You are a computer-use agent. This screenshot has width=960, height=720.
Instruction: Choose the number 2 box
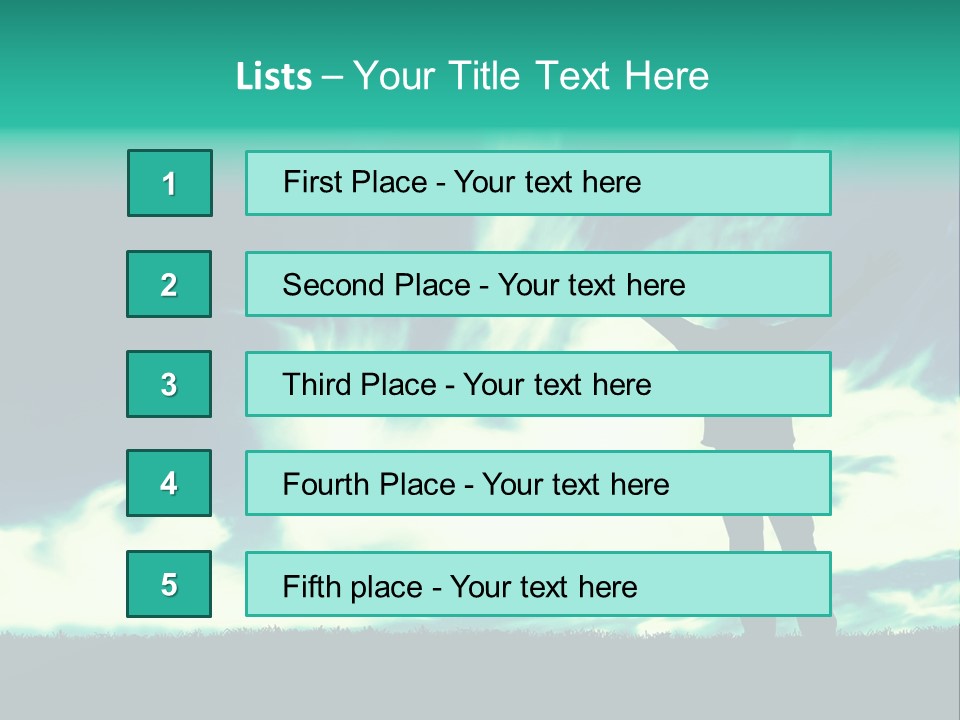pos(169,284)
